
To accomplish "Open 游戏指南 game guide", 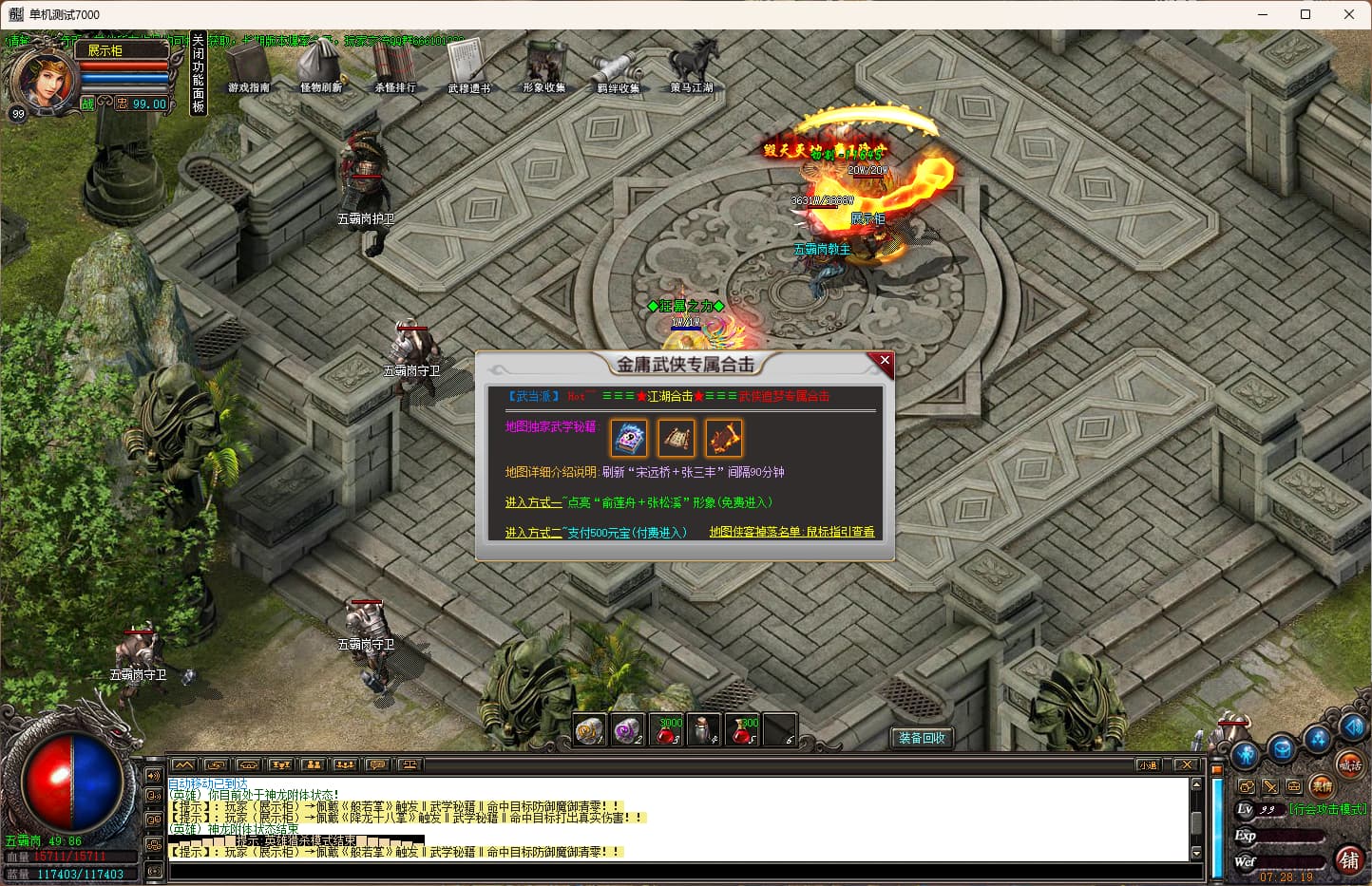I will 249,68.
